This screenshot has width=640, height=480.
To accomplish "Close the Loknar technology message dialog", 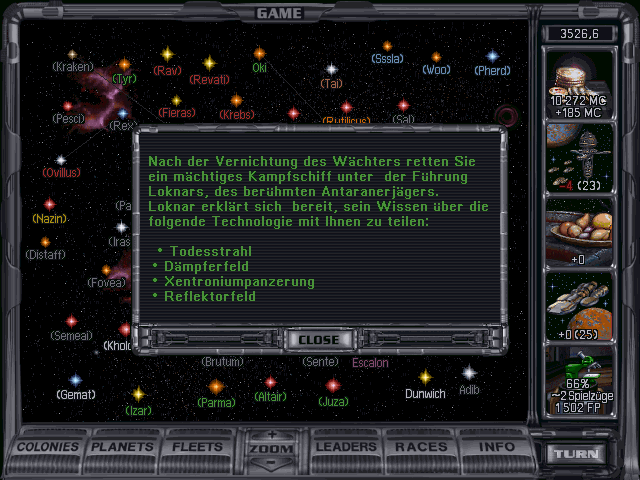I will [319, 339].
